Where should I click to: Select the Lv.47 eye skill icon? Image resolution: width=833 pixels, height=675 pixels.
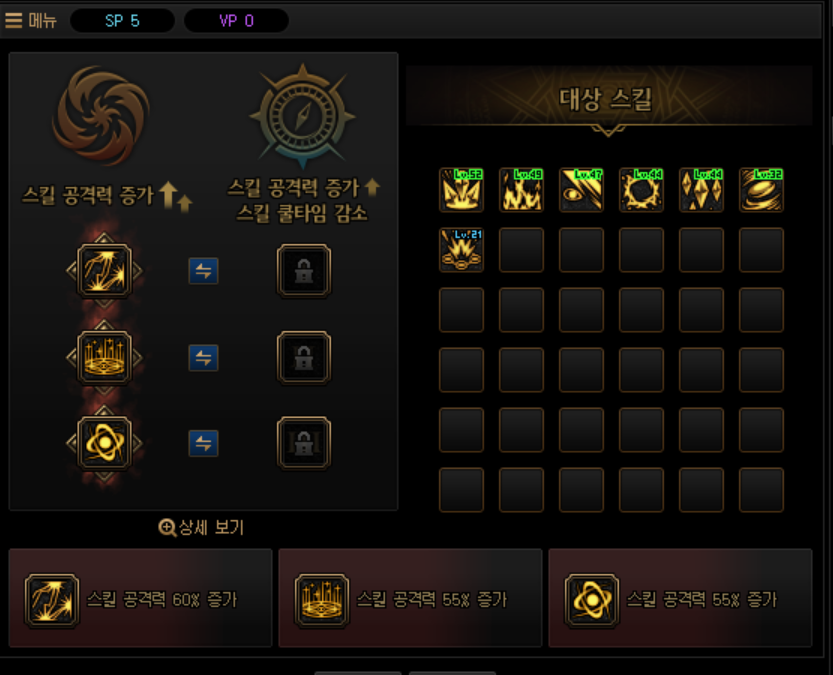coord(581,190)
